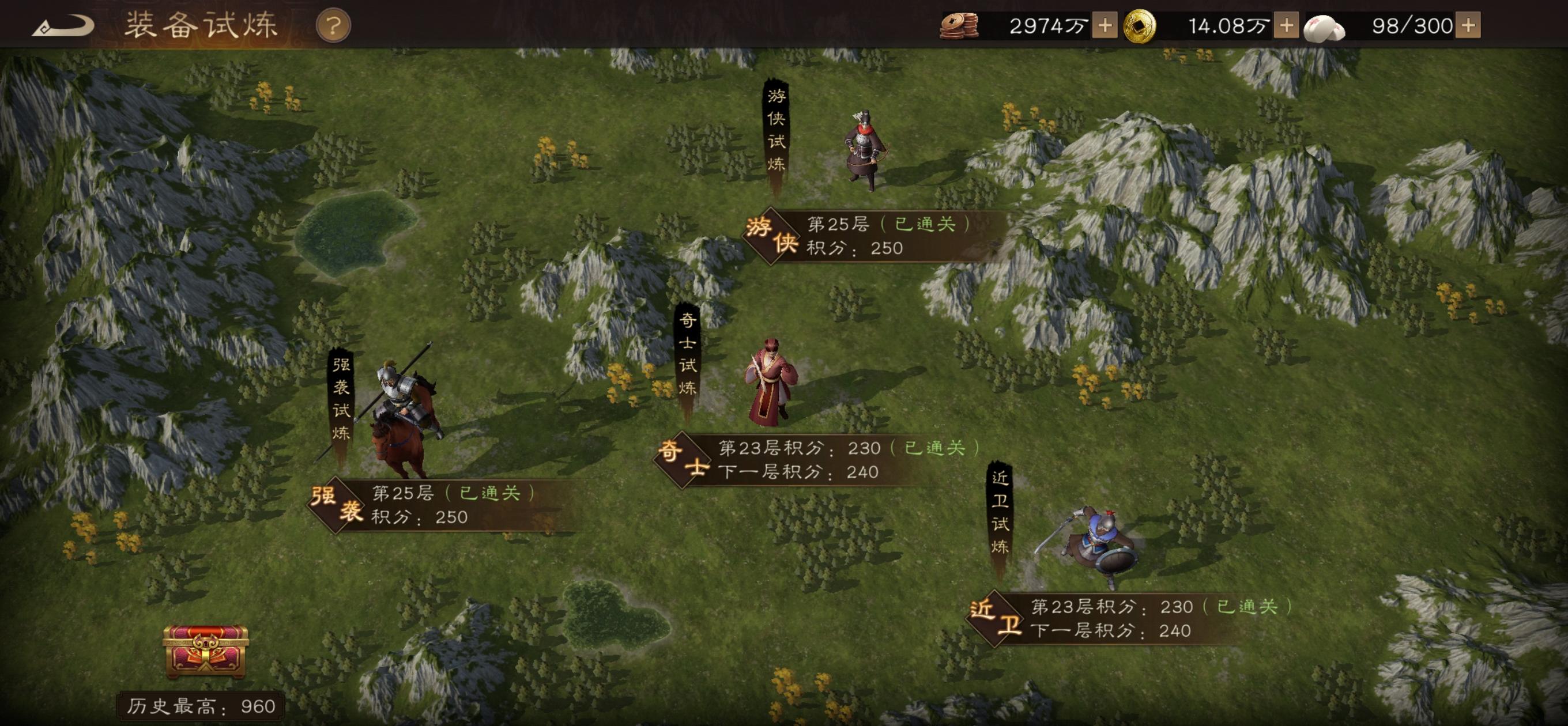Enter the 游侠试炼 by clicking the archer character
Screen dimensions: 1568x726
tap(865, 152)
